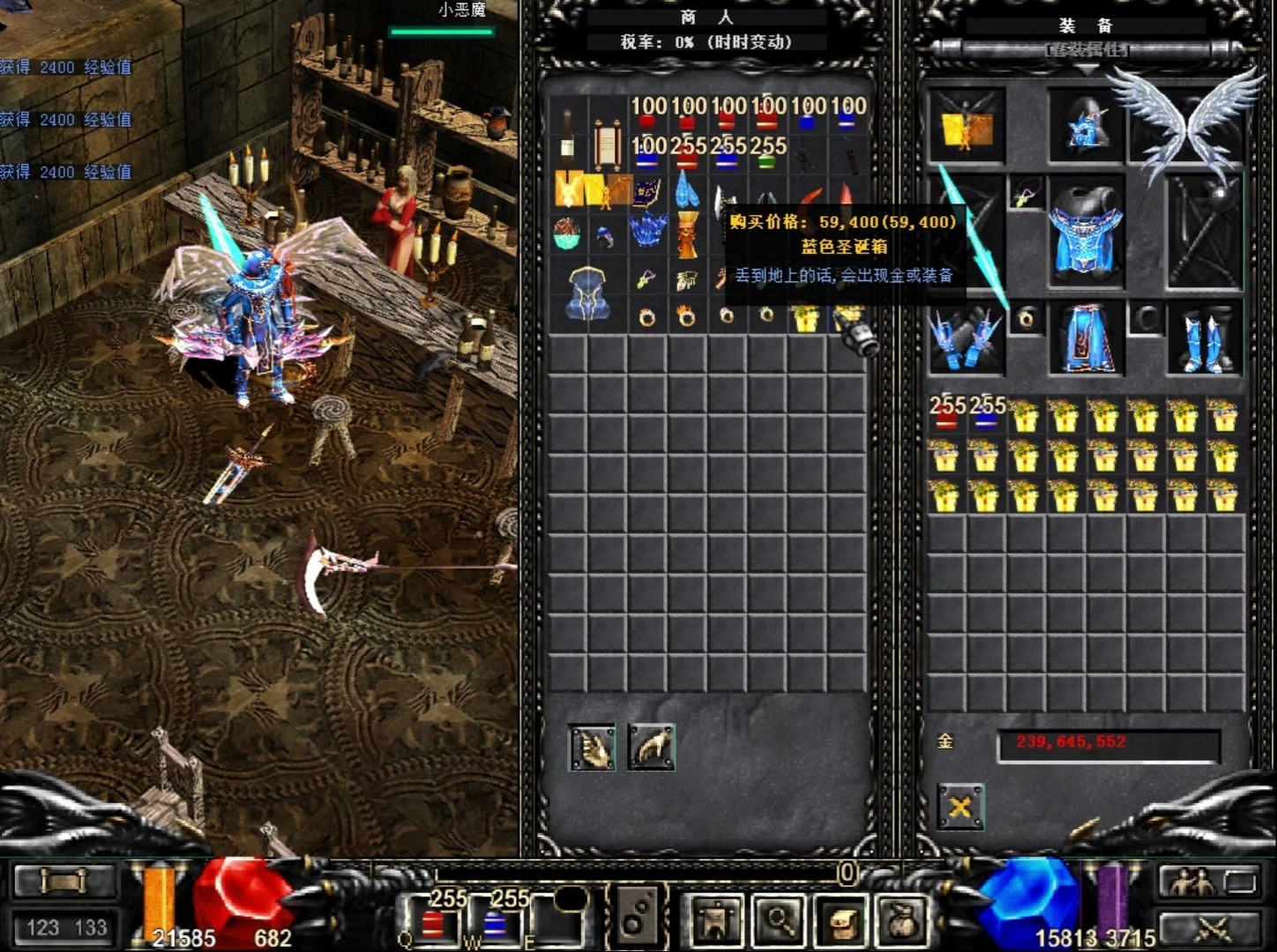Click the merchant's open-hand button
This screenshot has height=952, width=1277.
click(592, 747)
